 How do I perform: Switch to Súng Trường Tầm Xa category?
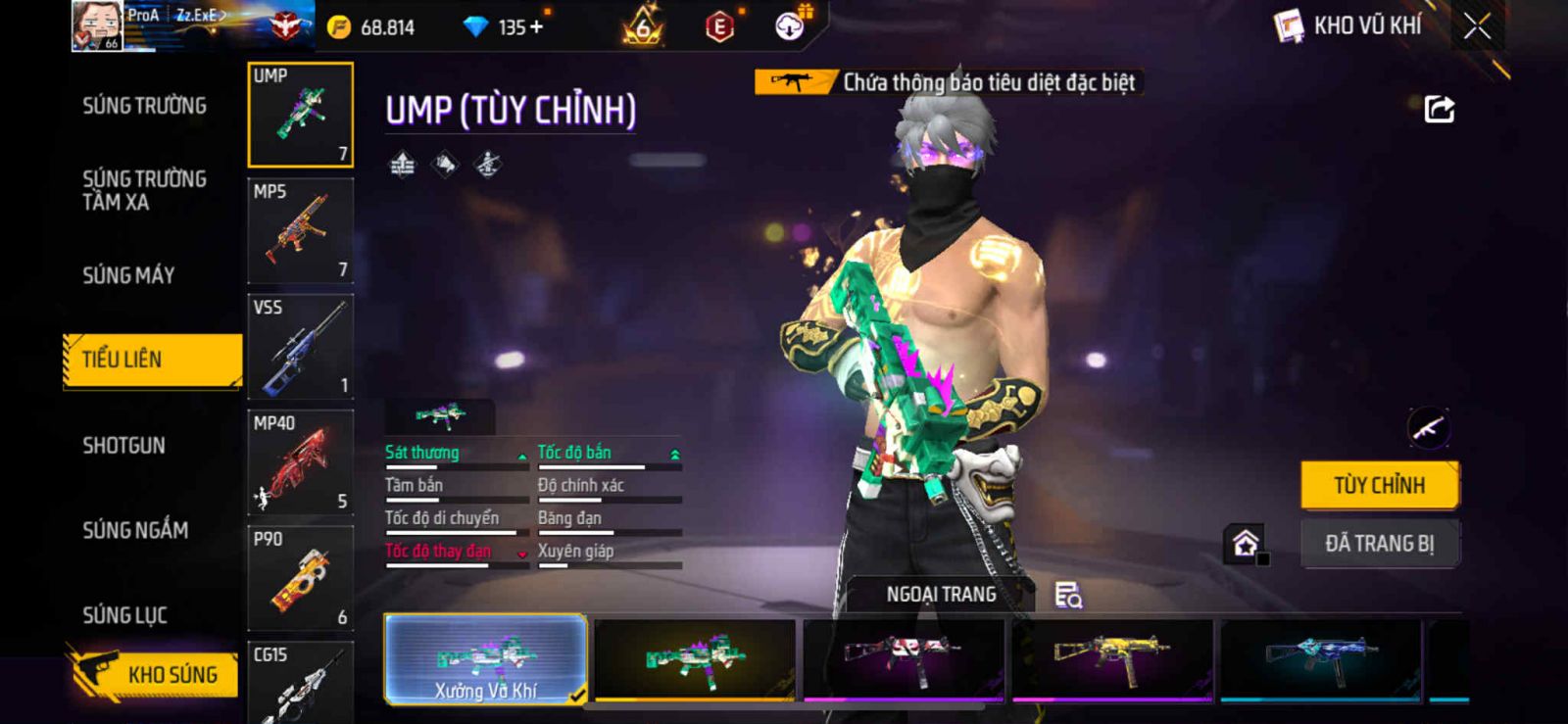pos(144,190)
